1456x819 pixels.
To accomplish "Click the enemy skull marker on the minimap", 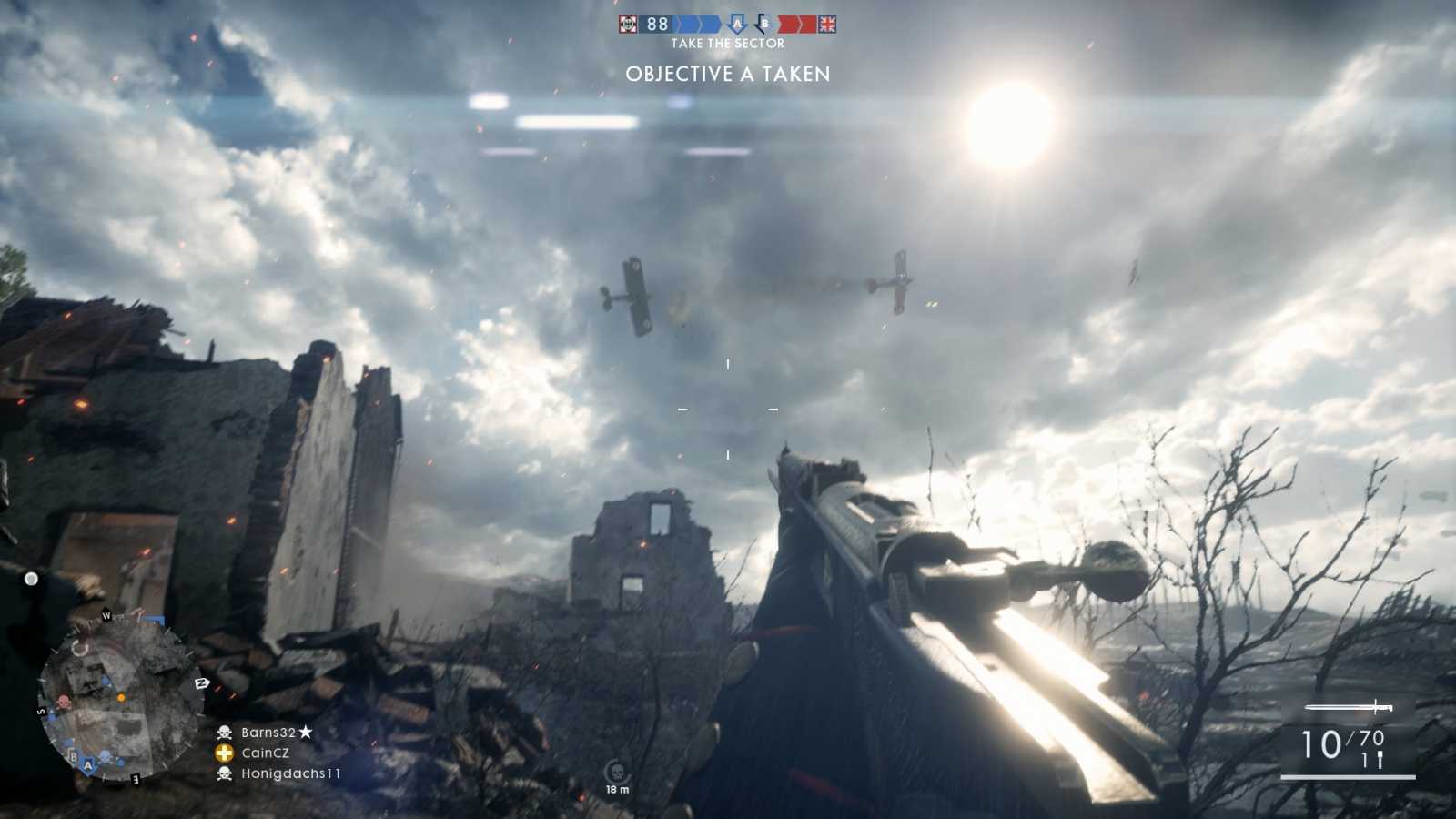I will tap(63, 701).
